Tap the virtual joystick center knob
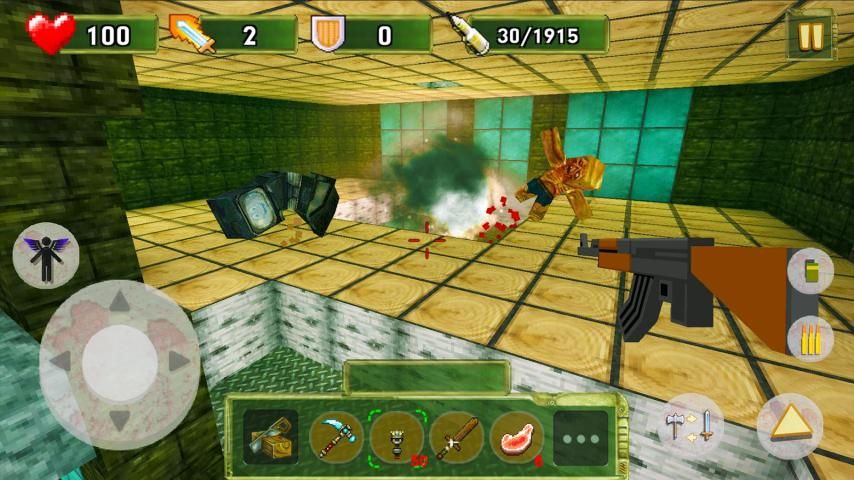The width and height of the screenshot is (854, 480). pos(119,363)
